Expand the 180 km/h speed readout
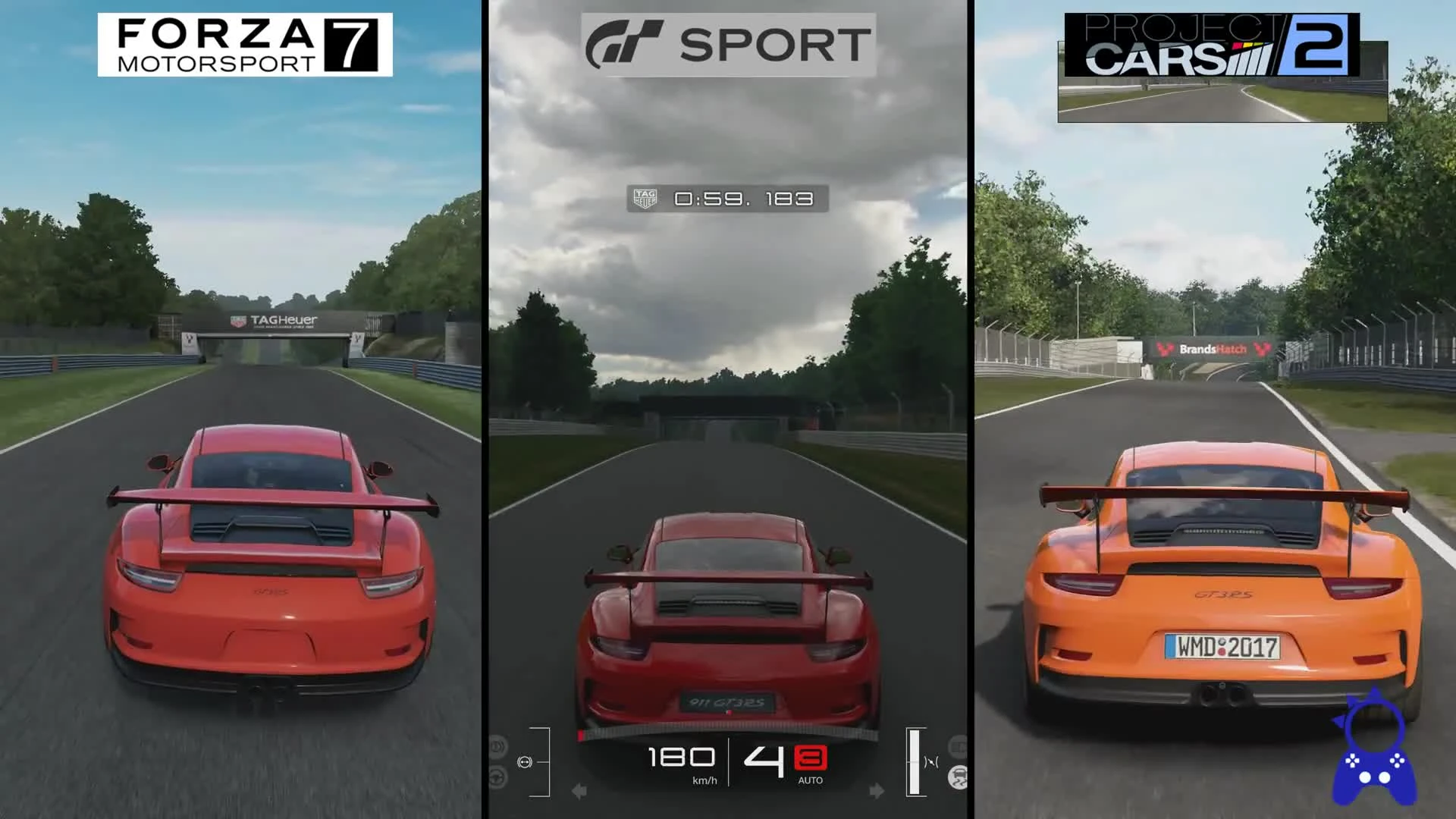This screenshot has height=819, width=1456. [x=681, y=758]
